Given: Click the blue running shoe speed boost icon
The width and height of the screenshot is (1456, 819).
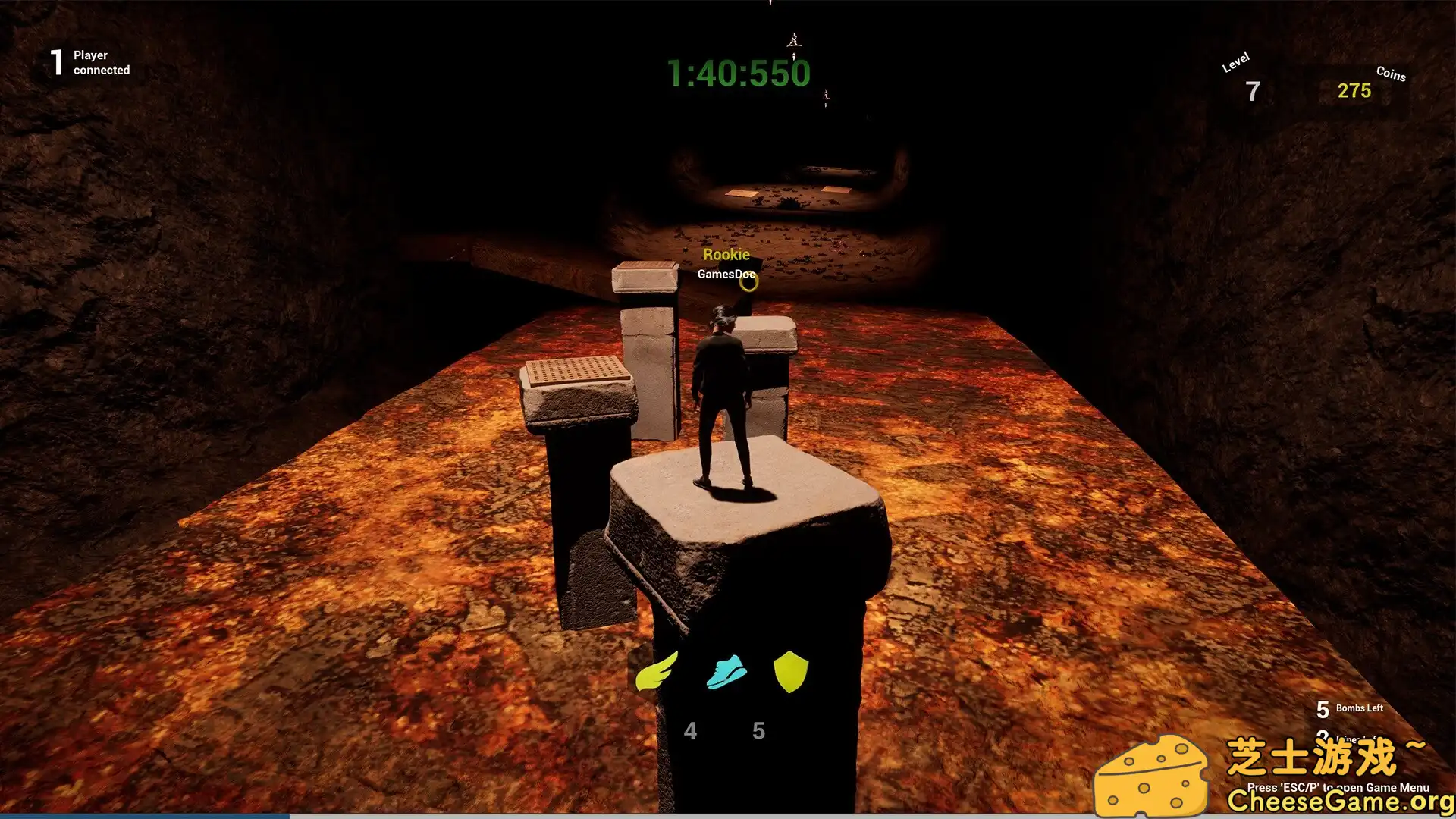Looking at the screenshot, I should point(726,670).
